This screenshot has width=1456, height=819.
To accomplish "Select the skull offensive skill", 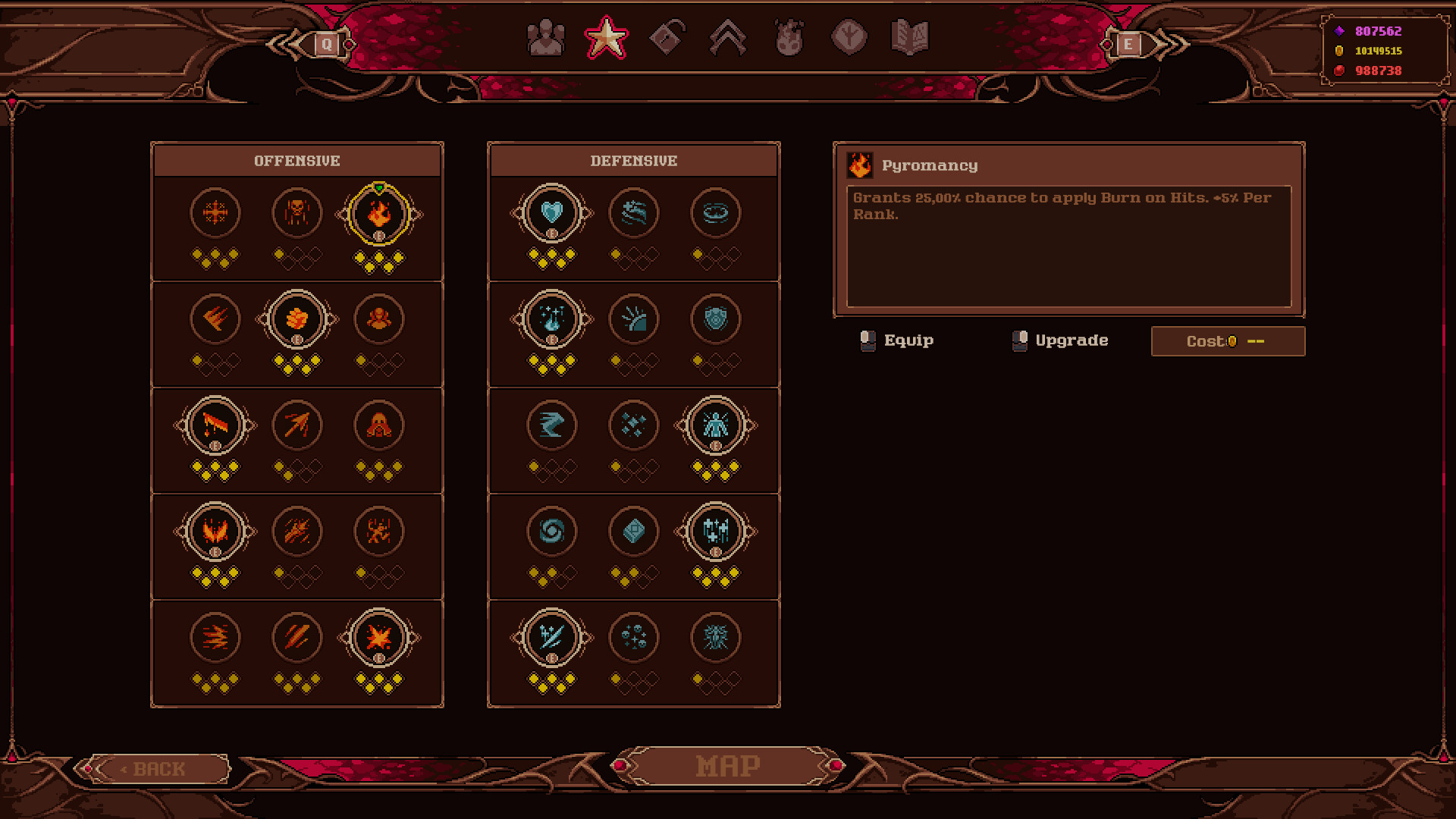I will [297, 213].
